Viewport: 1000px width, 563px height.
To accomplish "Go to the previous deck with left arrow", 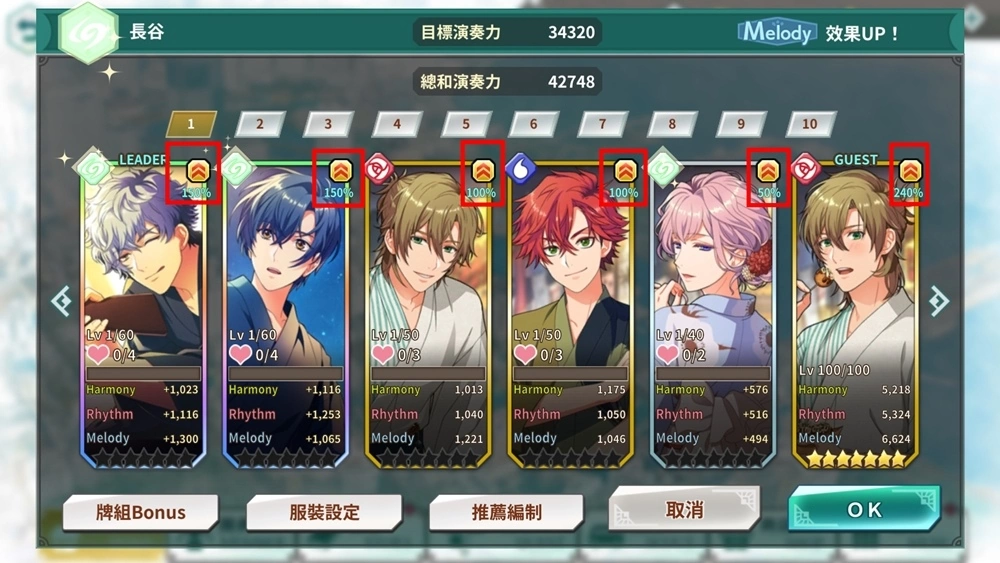I will click(62, 300).
